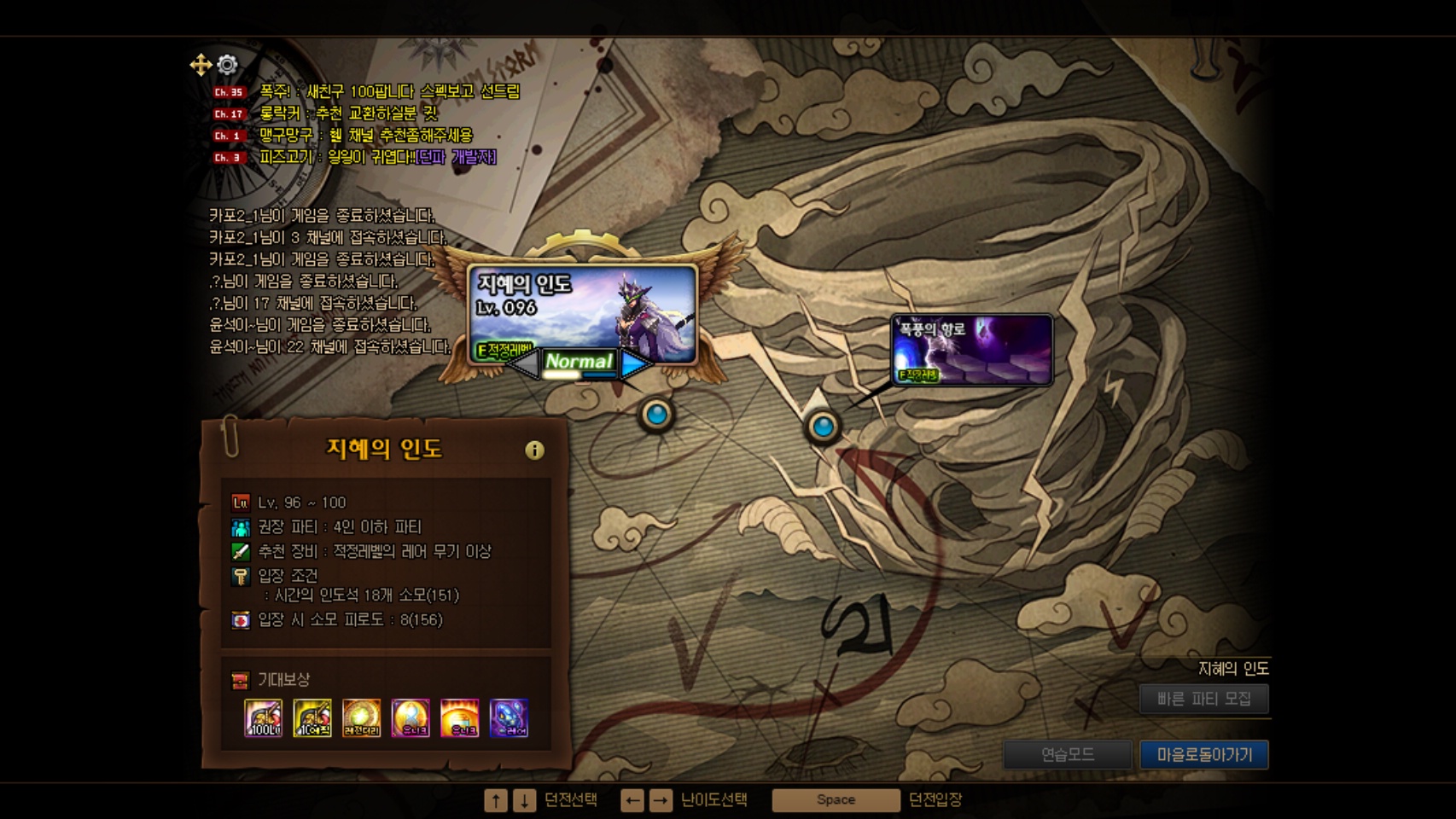Inspect the yellow 에픽 equipment reward icon

312,718
